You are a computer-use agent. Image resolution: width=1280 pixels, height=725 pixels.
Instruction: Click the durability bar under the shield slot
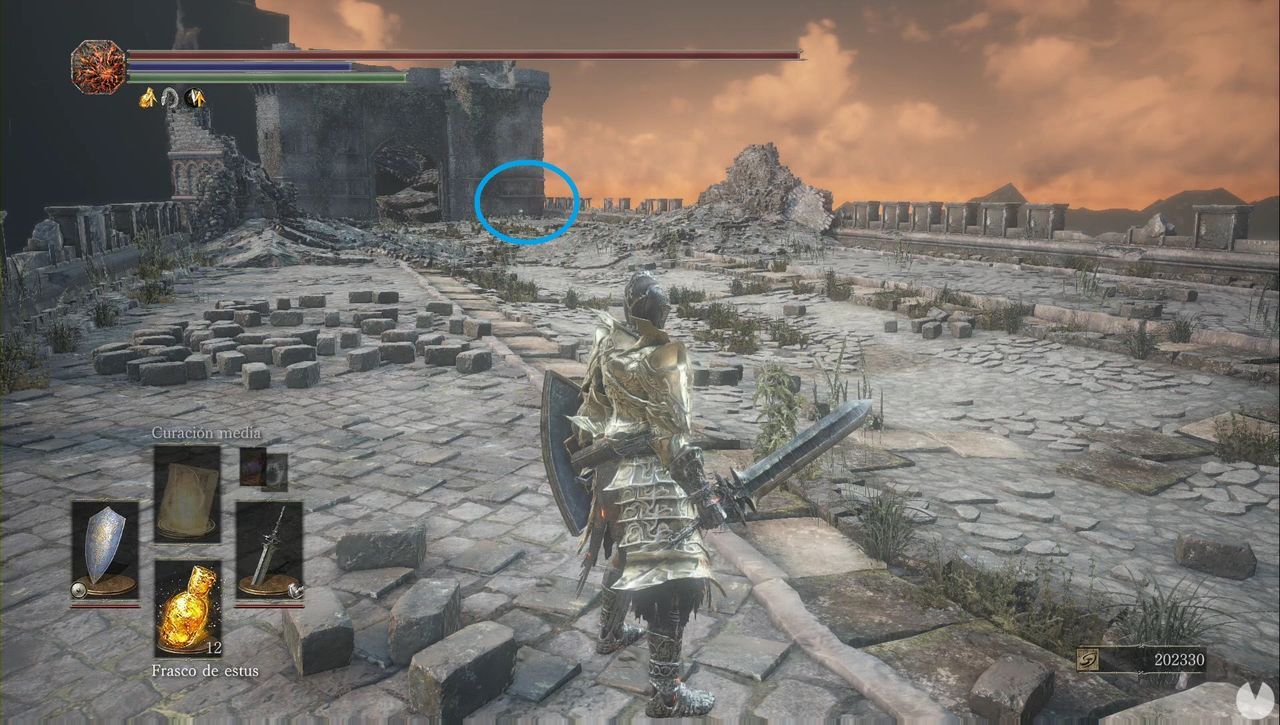pyautogui.click(x=106, y=606)
